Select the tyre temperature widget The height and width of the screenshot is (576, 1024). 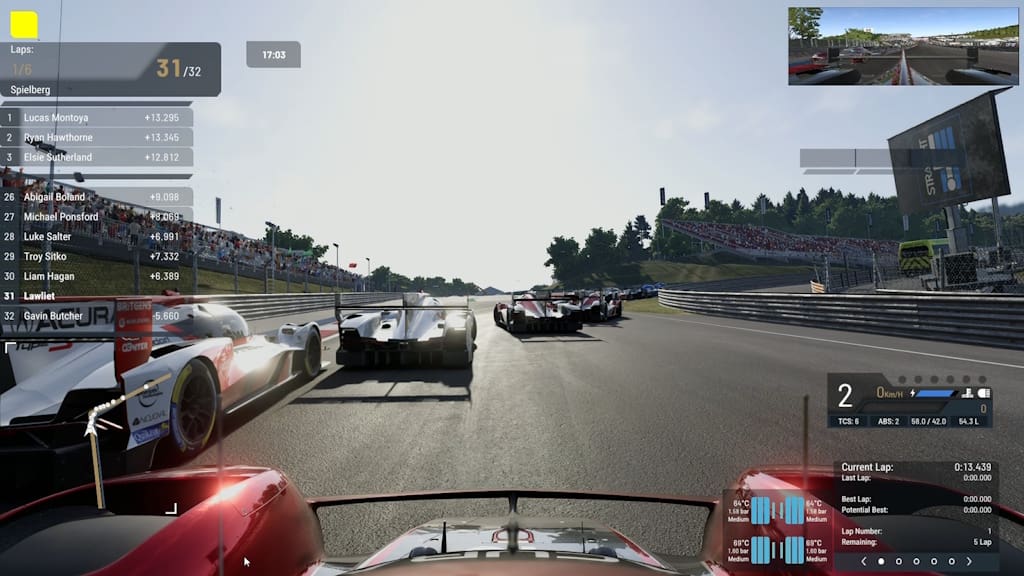778,530
